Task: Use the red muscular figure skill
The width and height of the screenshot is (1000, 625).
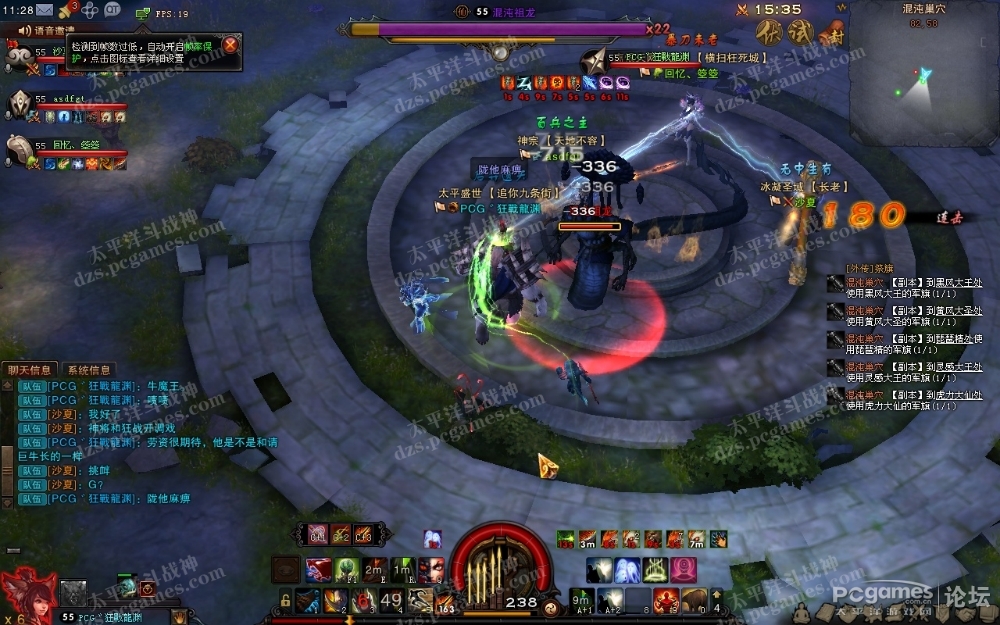Action: pos(665,601)
